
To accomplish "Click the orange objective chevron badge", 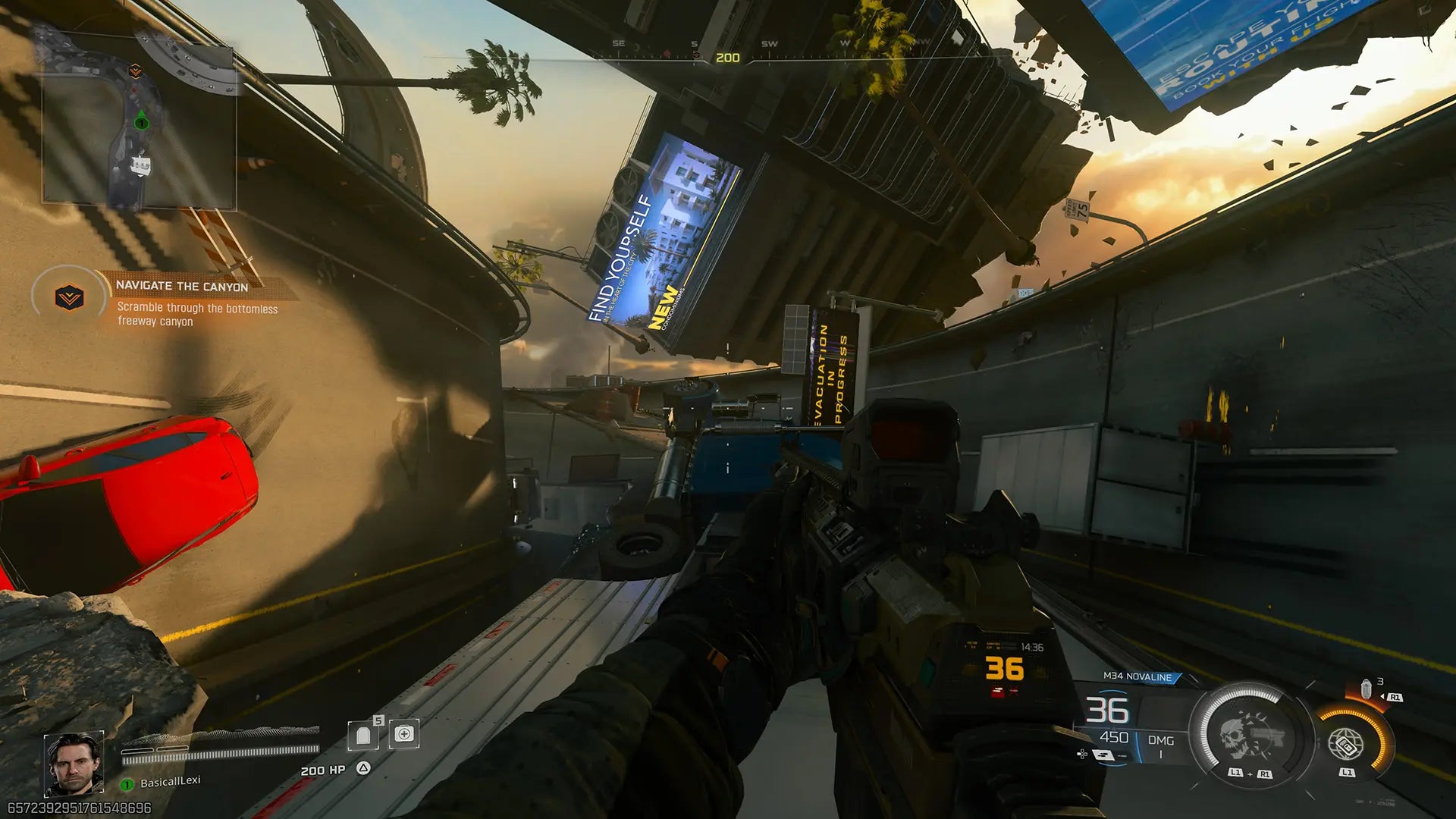I will pyautogui.click(x=69, y=297).
